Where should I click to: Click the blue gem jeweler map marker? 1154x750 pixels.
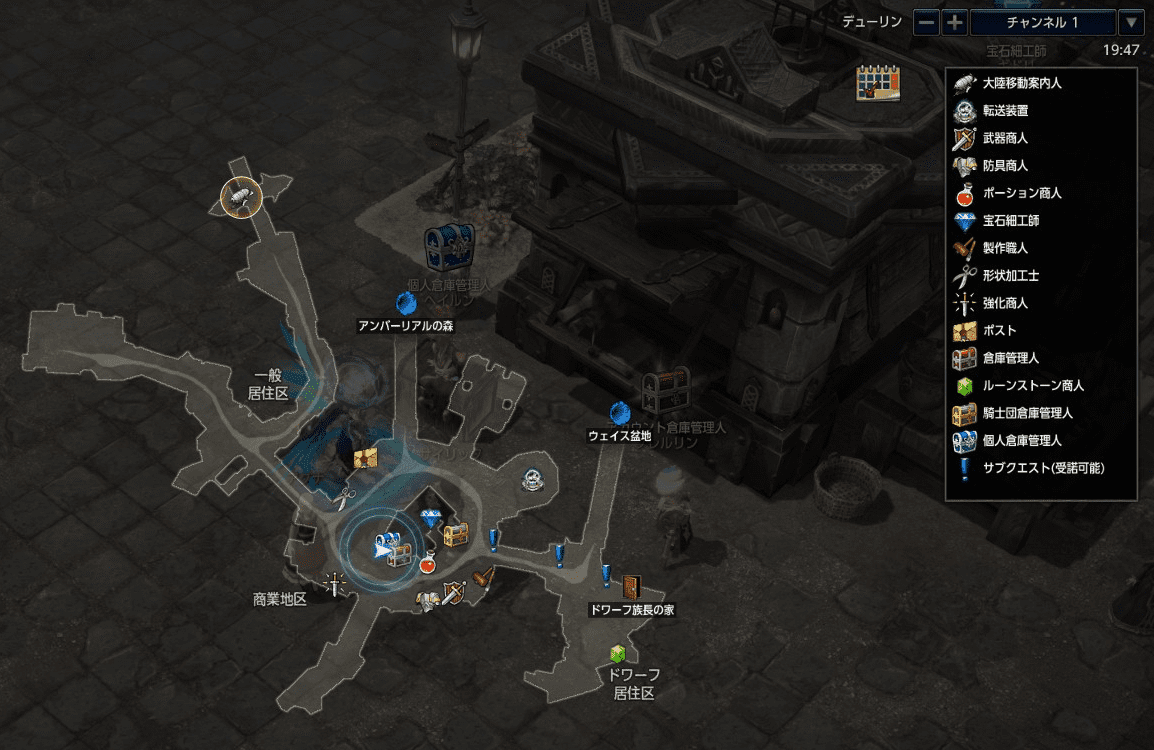pyautogui.click(x=431, y=518)
